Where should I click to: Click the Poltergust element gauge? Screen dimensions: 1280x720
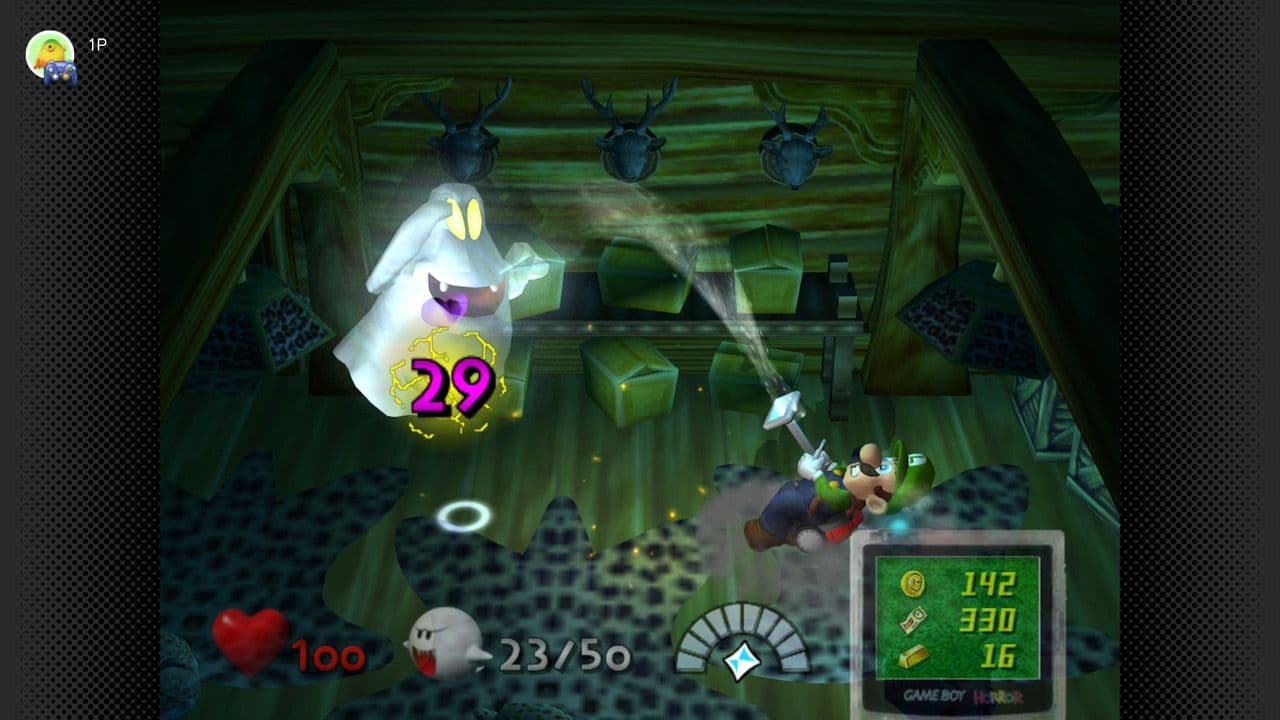[x=742, y=642]
